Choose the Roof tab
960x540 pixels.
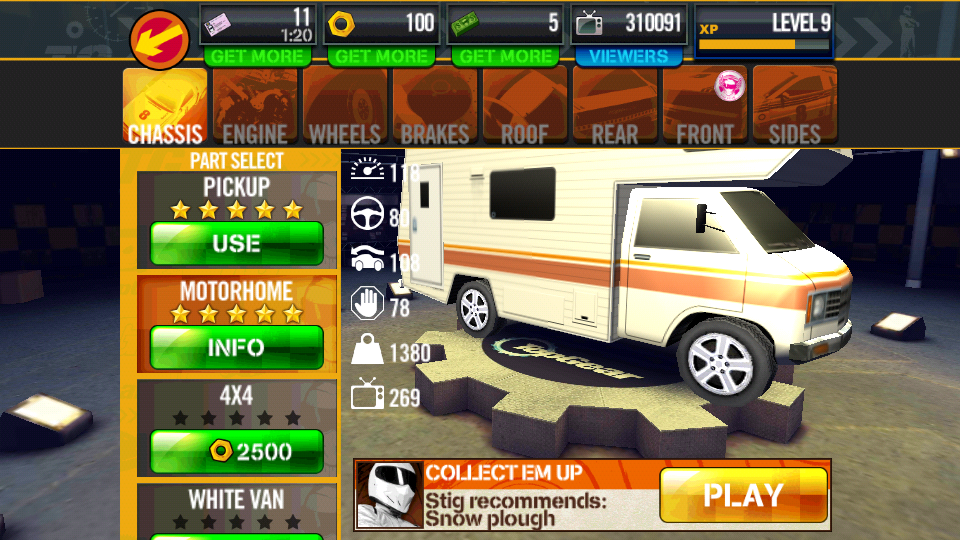[x=525, y=106]
